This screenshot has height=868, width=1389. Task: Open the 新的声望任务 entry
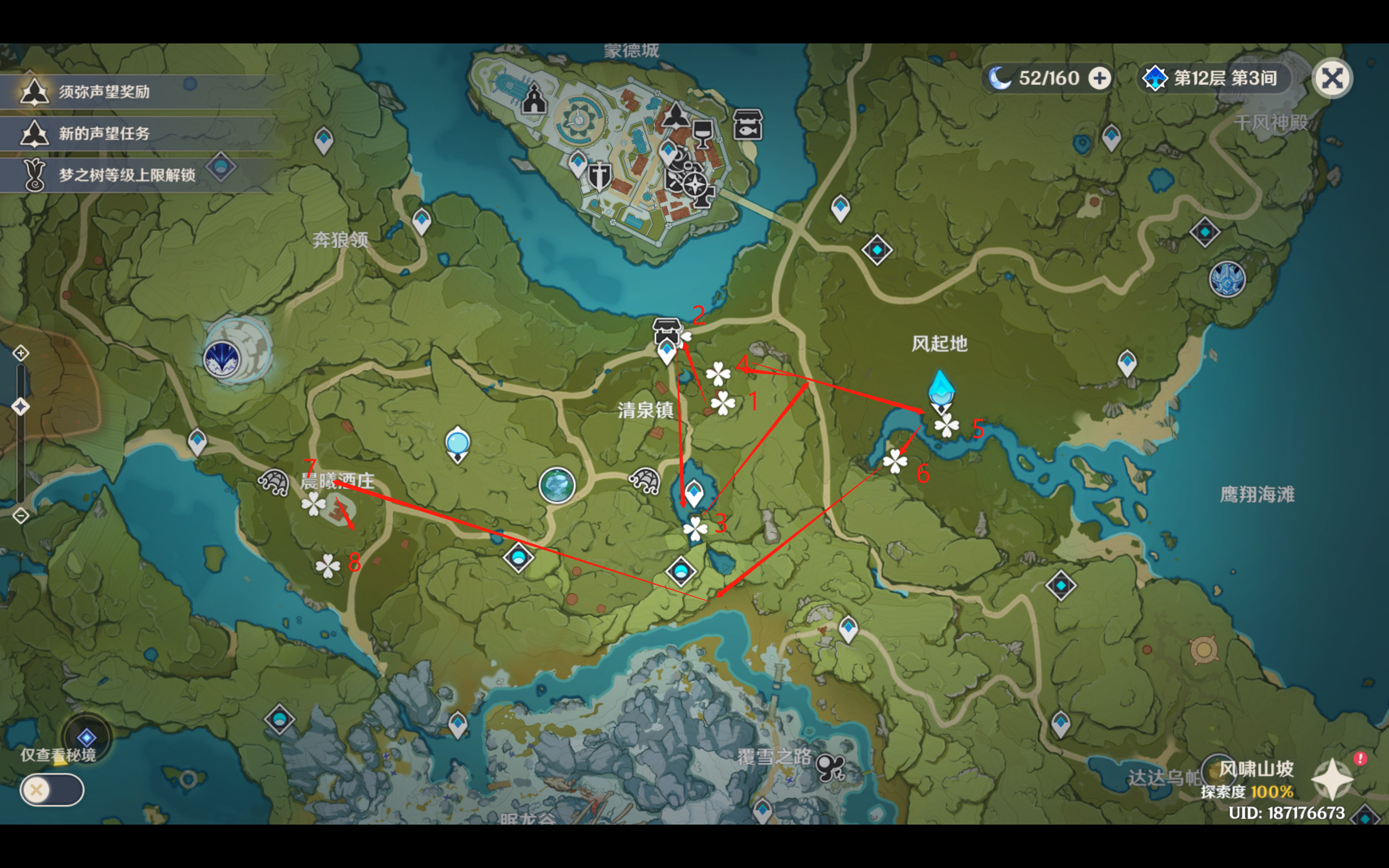(x=103, y=134)
